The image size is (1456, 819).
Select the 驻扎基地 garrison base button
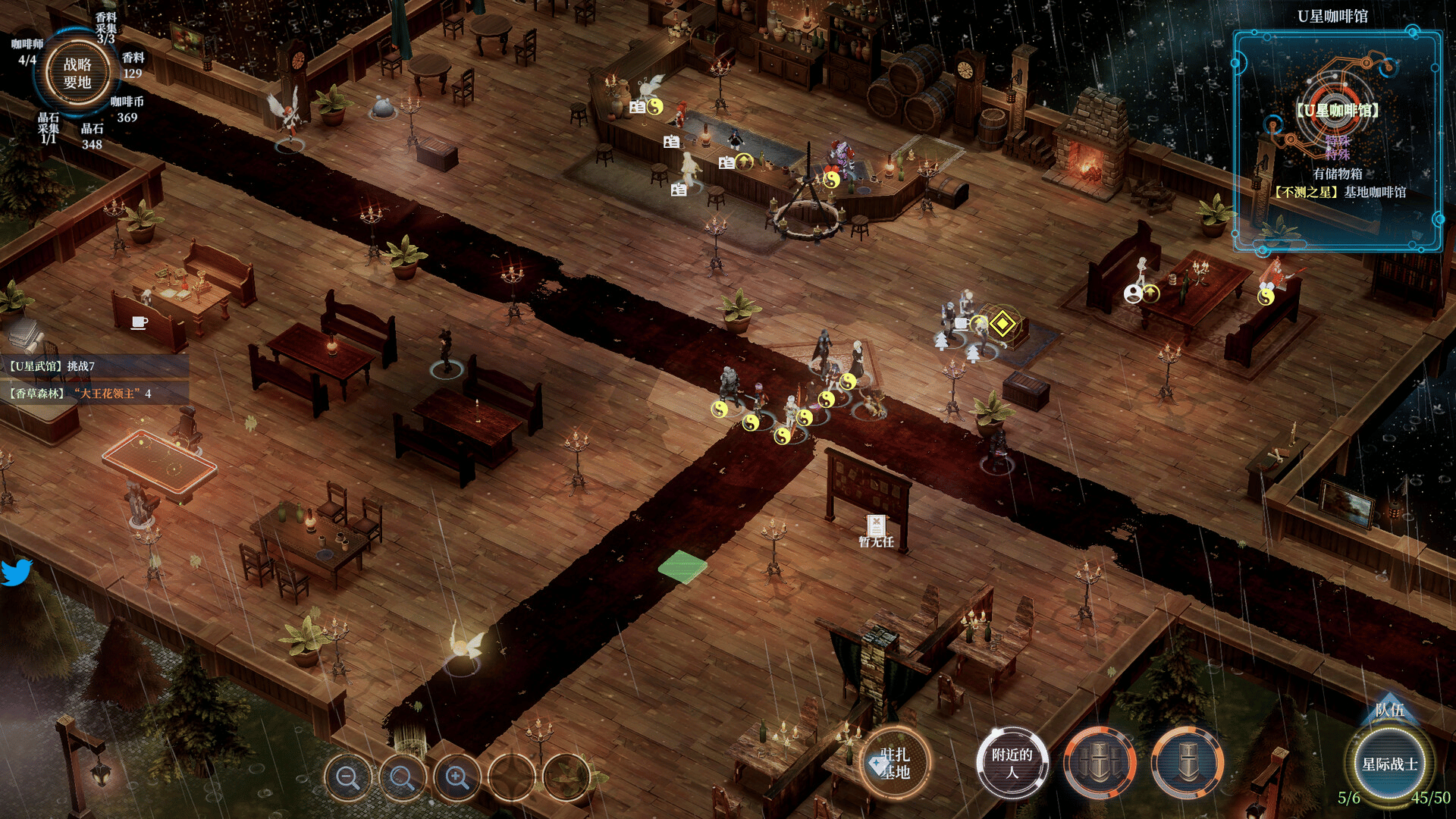pos(896,763)
